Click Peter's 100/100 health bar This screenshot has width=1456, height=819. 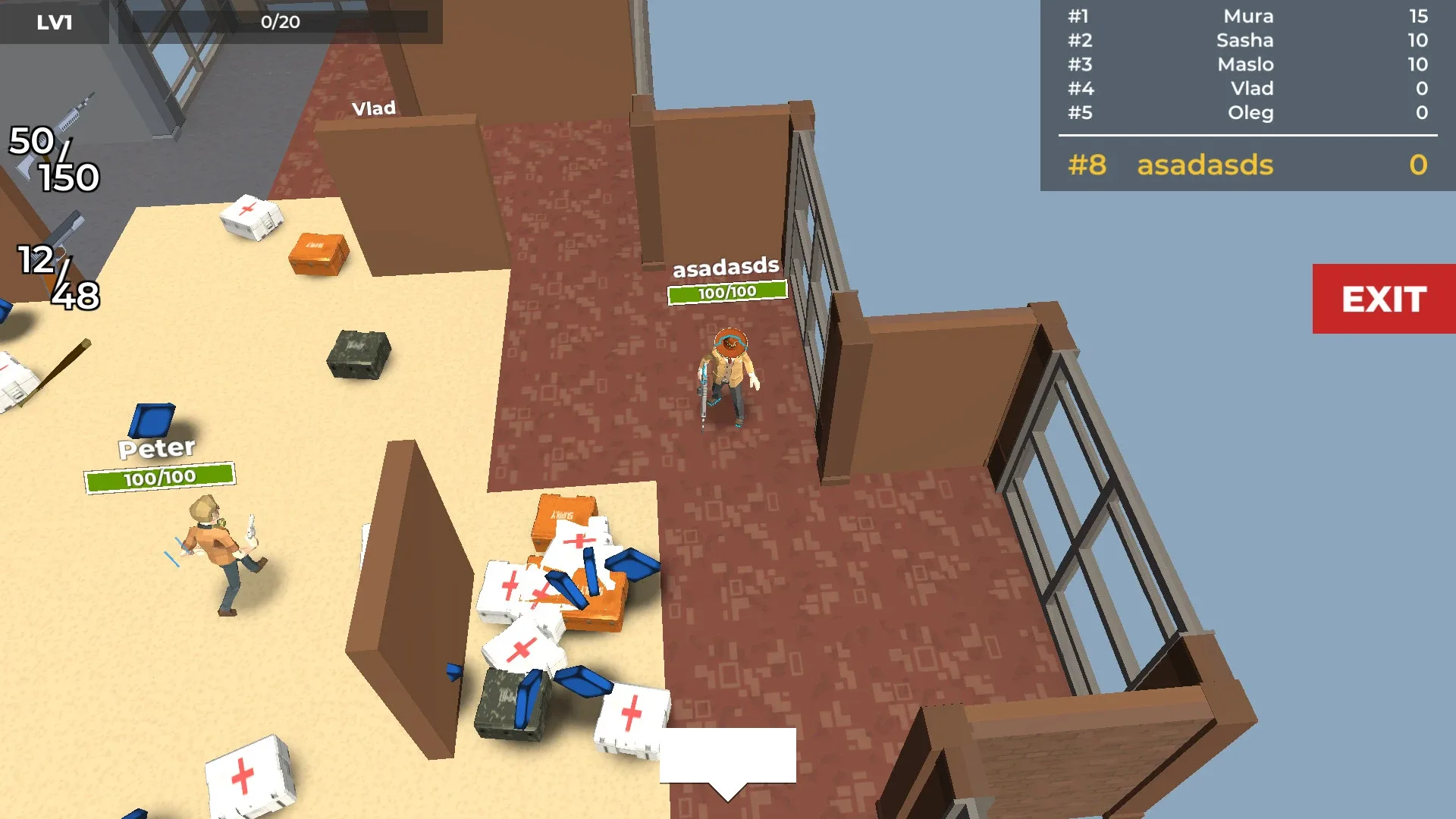tap(159, 478)
